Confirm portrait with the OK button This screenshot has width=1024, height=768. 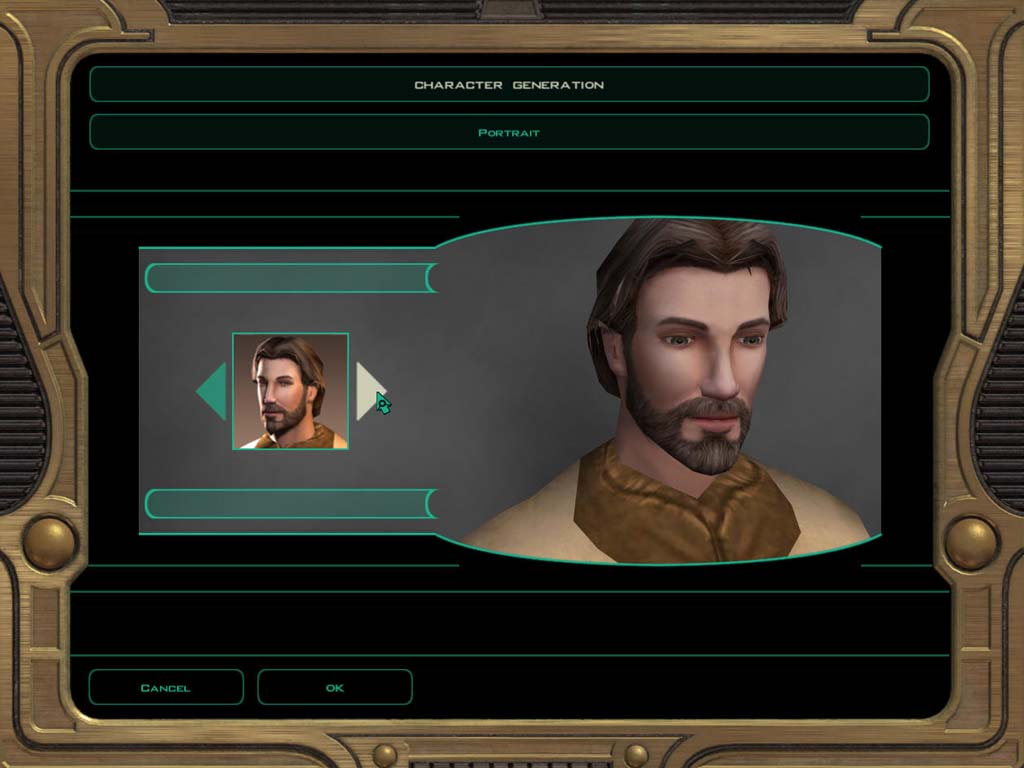334,687
